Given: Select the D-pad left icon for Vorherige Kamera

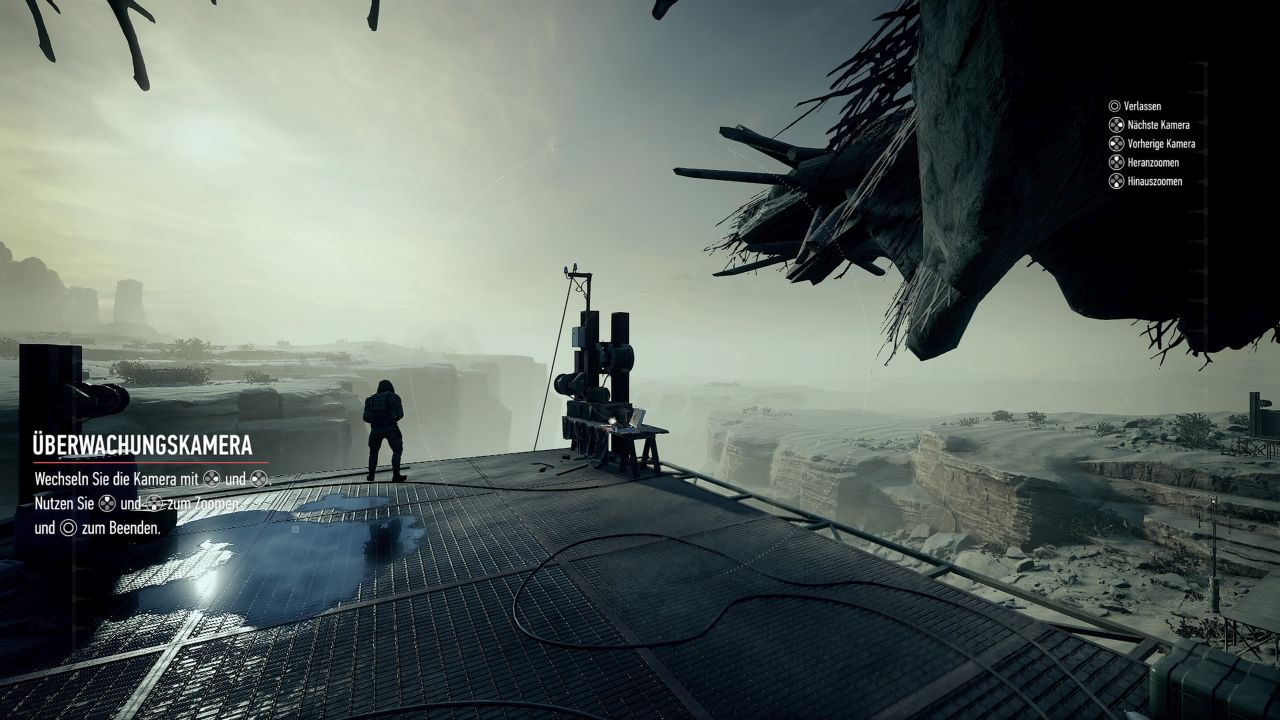Looking at the screenshot, I should click(x=1117, y=143).
